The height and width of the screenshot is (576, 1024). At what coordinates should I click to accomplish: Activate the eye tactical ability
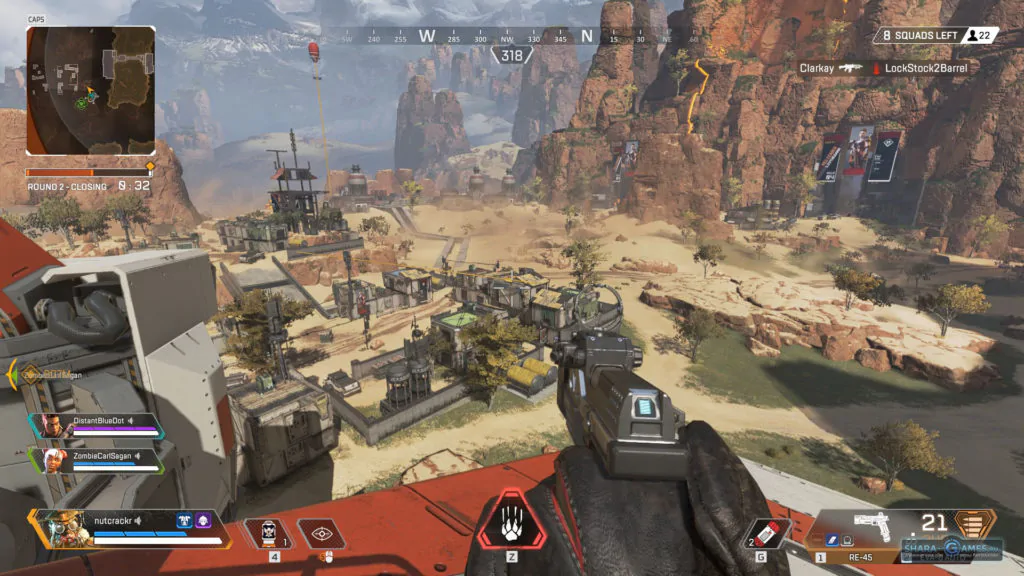[x=321, y=533]
